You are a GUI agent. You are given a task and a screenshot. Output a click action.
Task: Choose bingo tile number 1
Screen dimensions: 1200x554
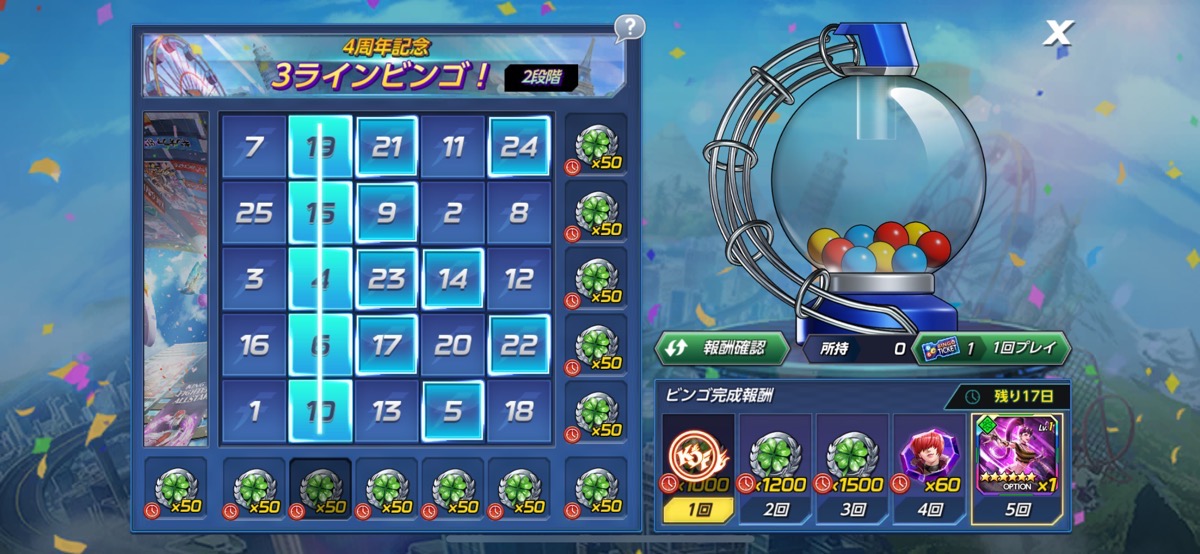pos(254,411)
